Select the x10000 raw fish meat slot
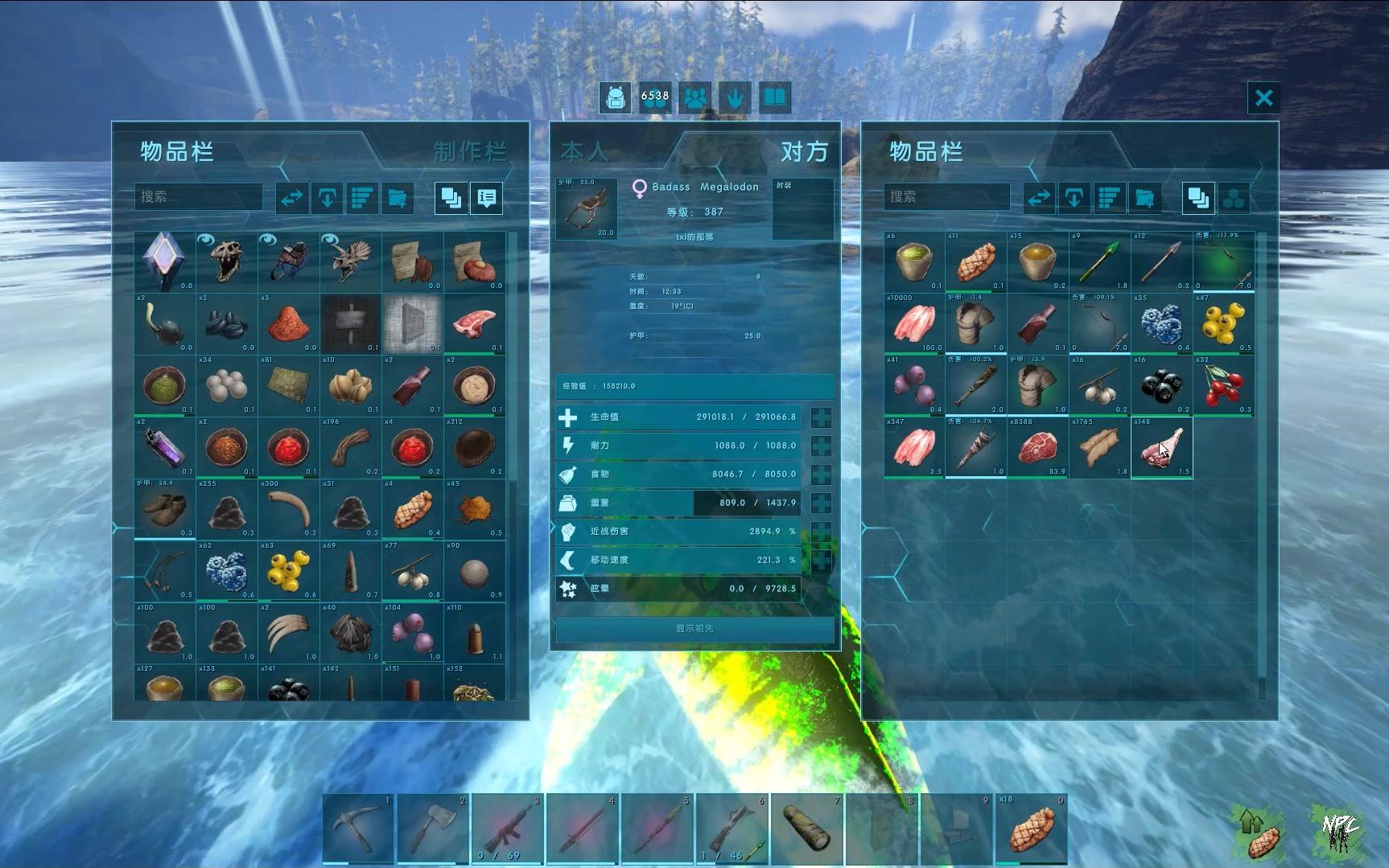Image resolution: width=1389 pixels, height=868 pixels. pos(914,323)
